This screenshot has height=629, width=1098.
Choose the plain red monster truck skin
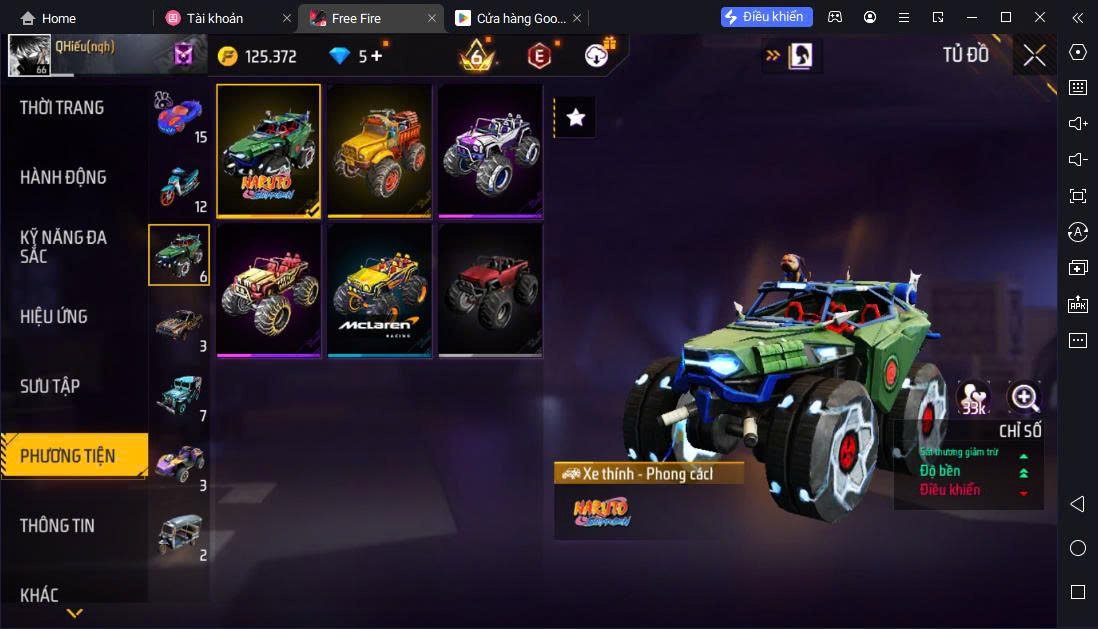(490, 289)
